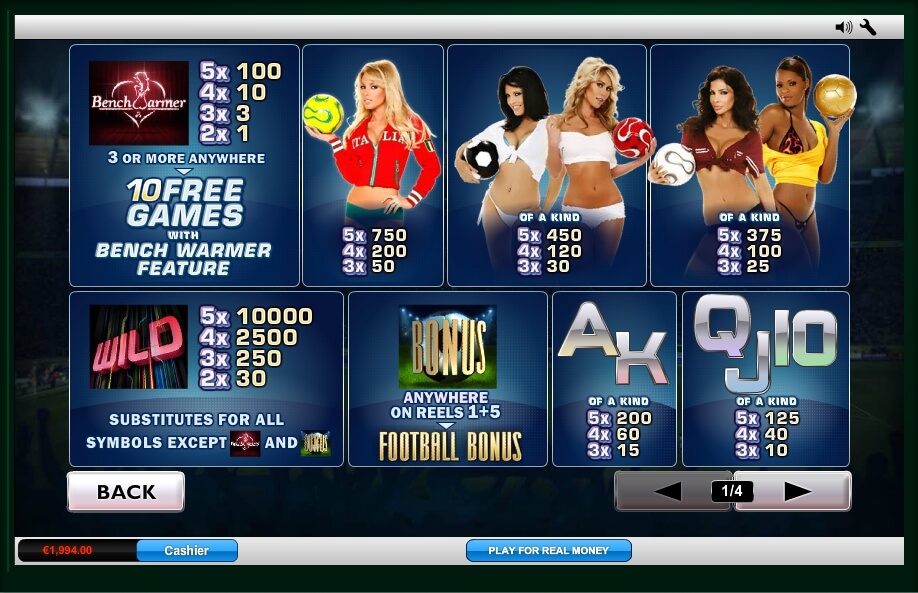Screen dimensions: 918x593
Task: Open settings via the wrench icon
Action: pyautogui.click(x=868, y=27)
